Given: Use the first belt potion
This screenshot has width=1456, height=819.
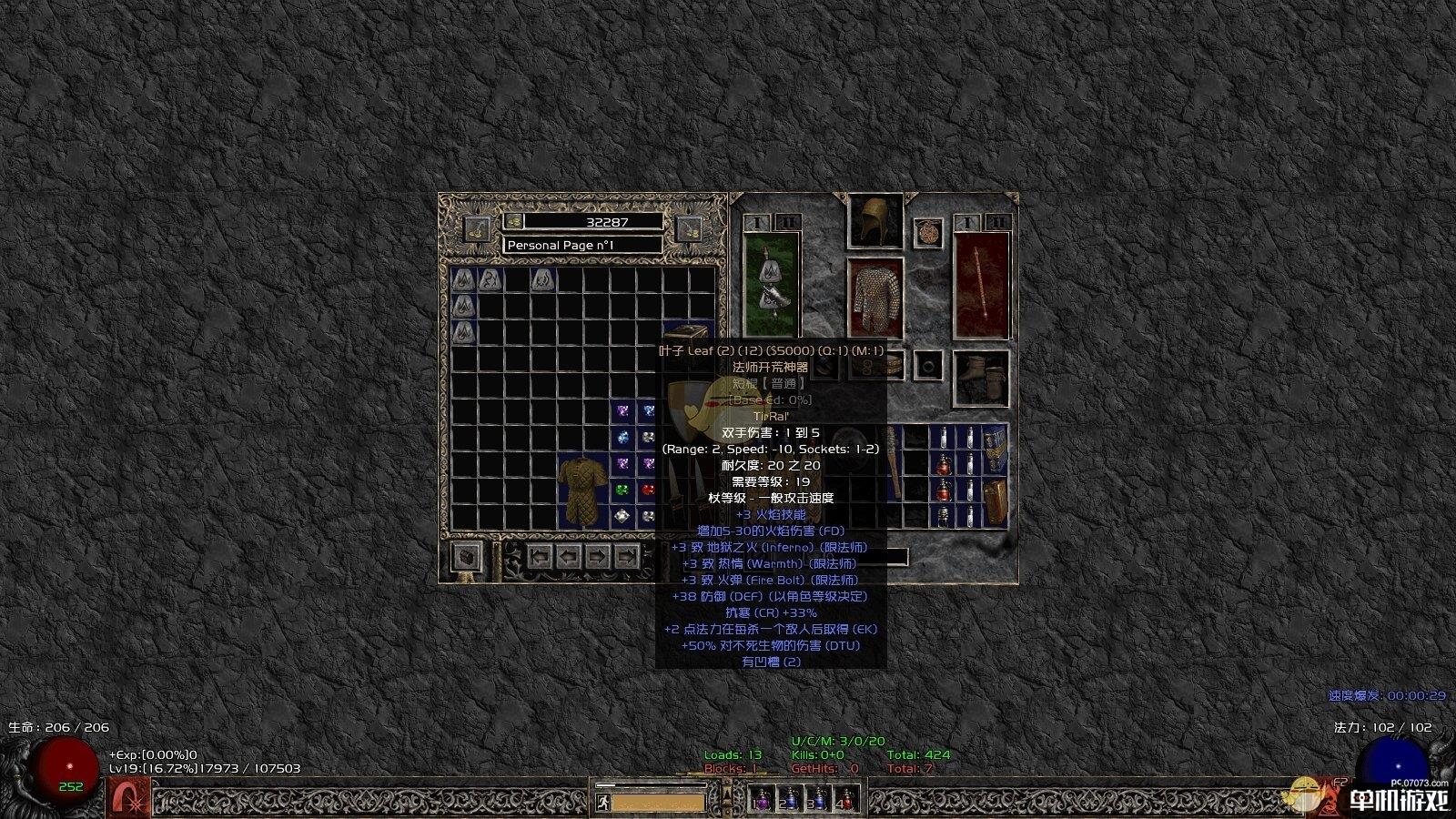Looking at the screenshot, I should click(x=762, y=799).
